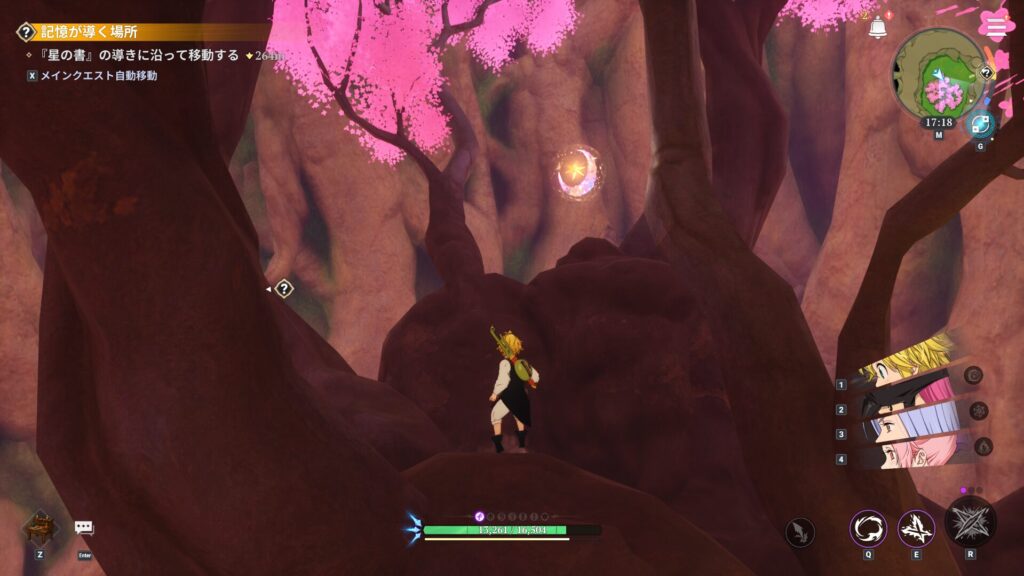Click the top round icon beside the party portraits
Viewport: 1024px width, 576px height.
[974, 375]
